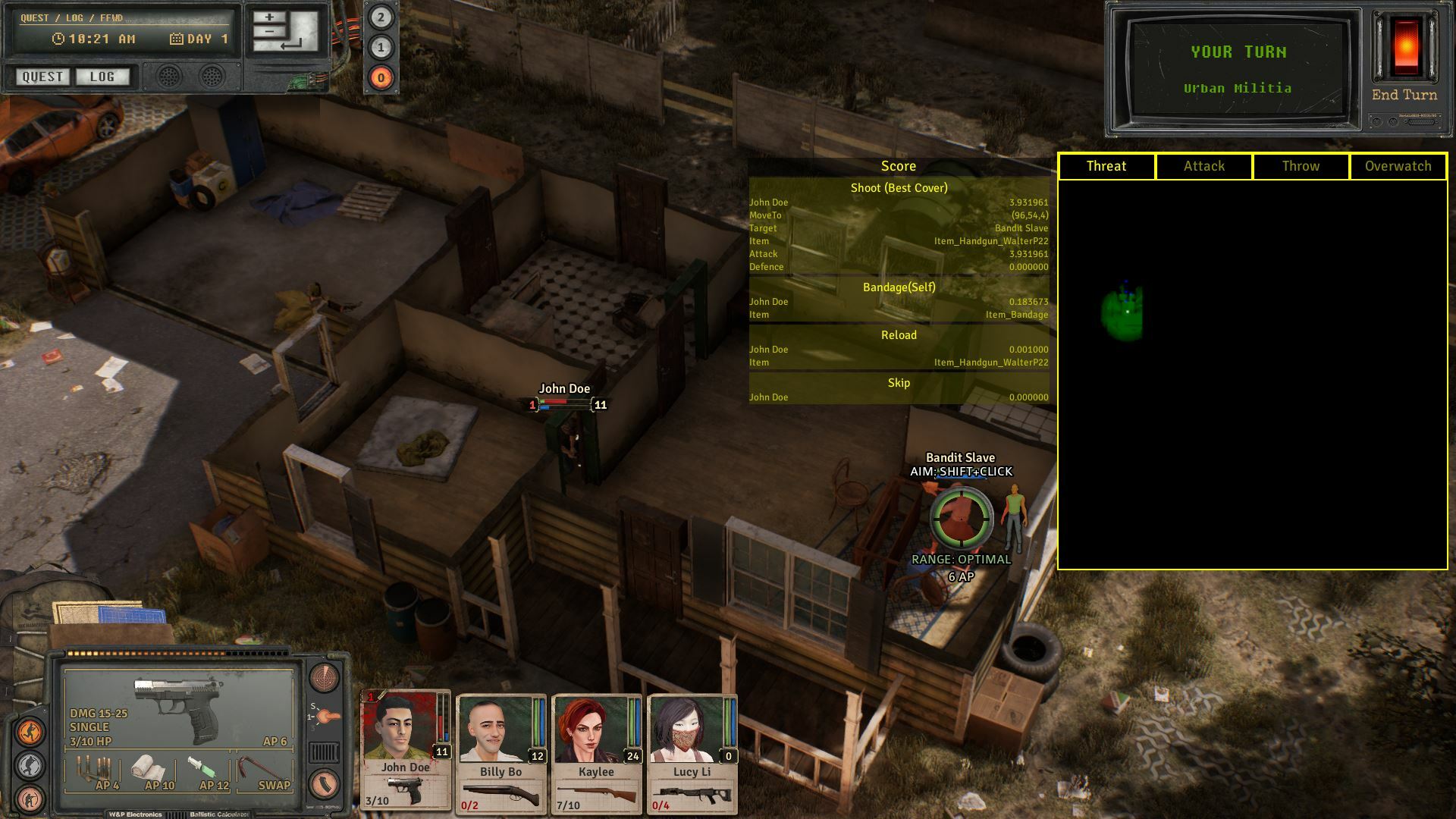
Task: Switch to the Attack tab
Action: 1203,166
